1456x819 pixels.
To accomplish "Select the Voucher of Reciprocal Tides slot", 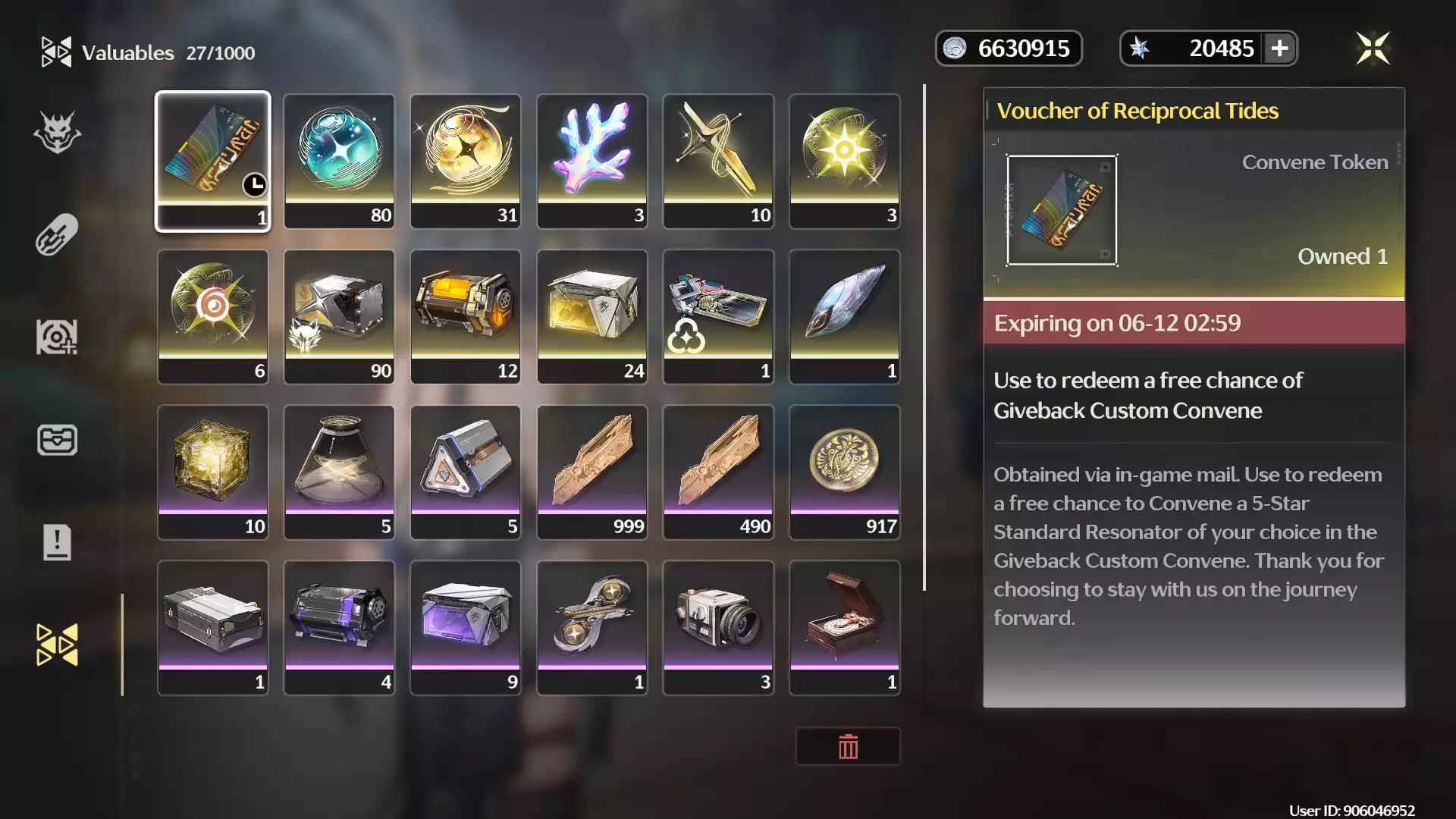I will click(x=212, y=161).
